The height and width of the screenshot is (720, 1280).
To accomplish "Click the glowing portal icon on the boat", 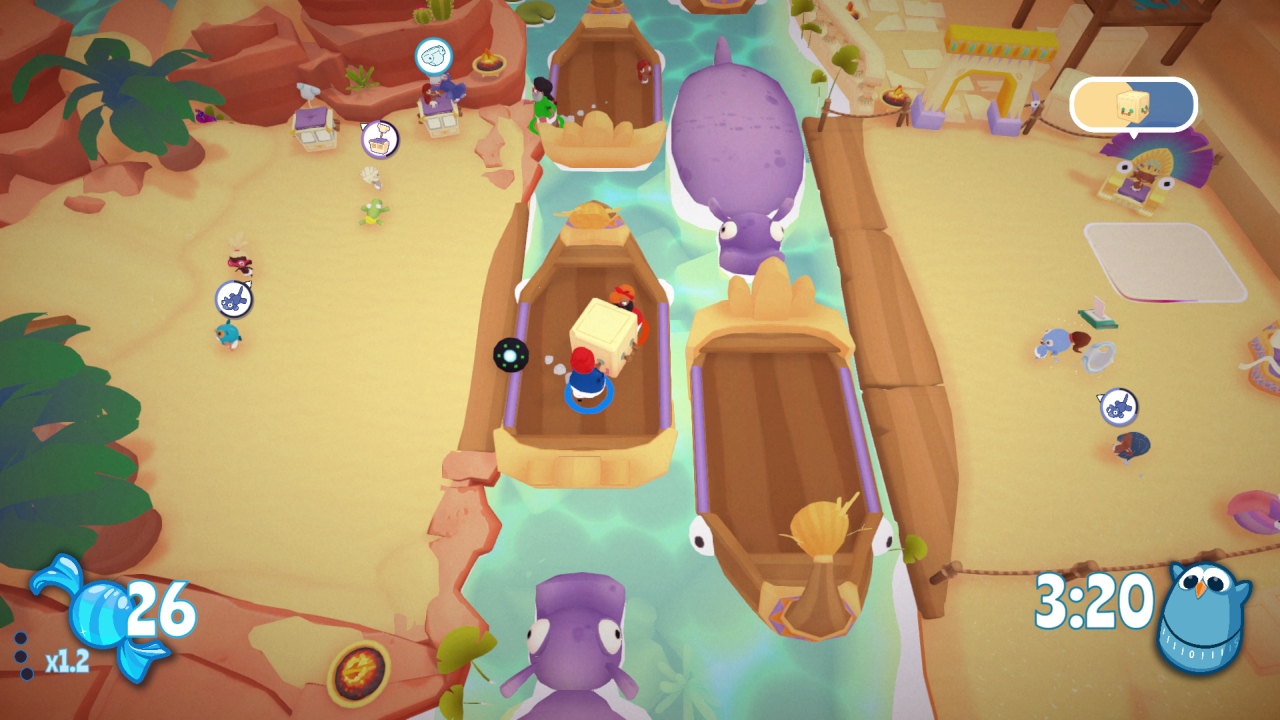I will coord(509,357).
